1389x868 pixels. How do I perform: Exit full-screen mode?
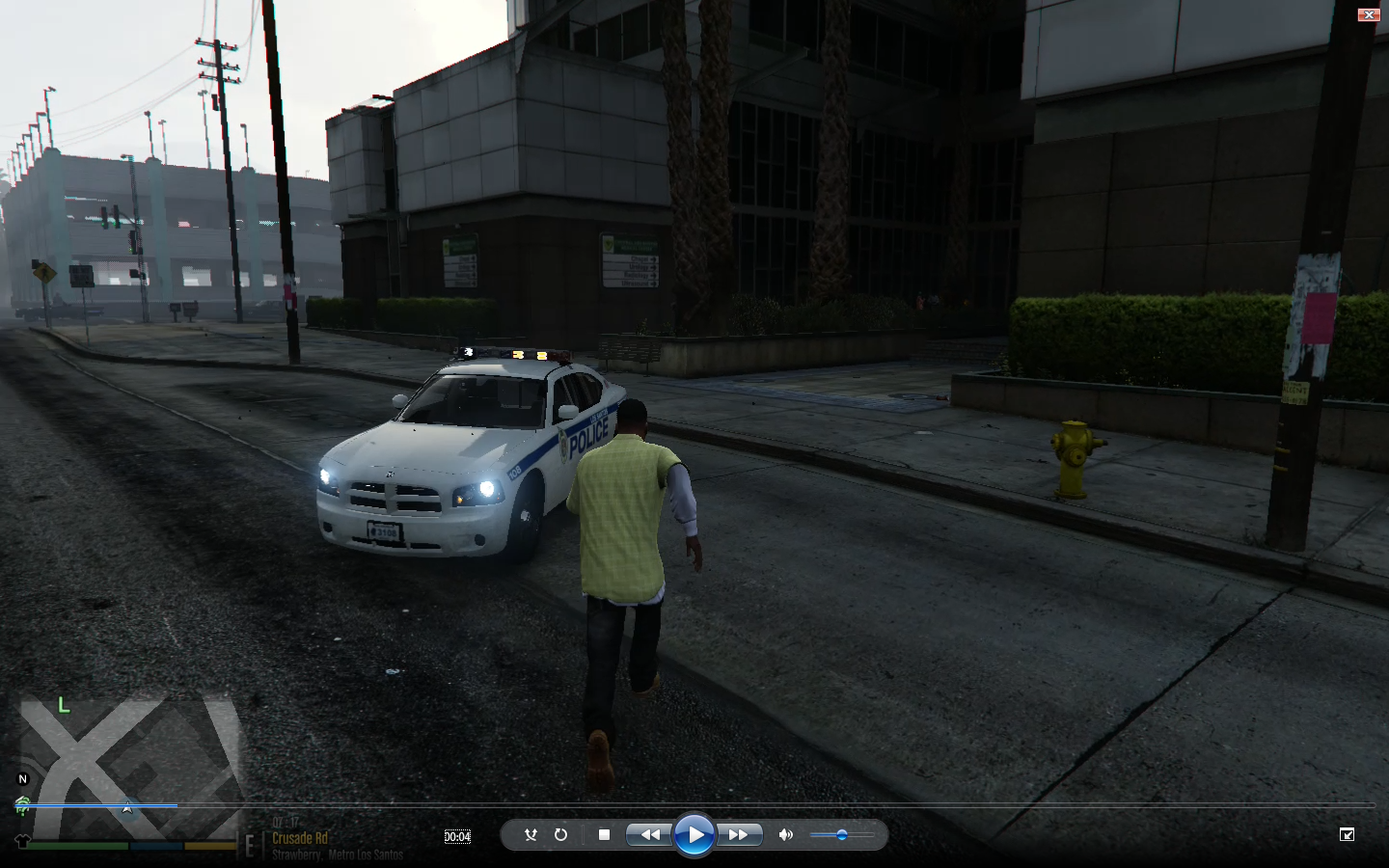coord(1348,835)
